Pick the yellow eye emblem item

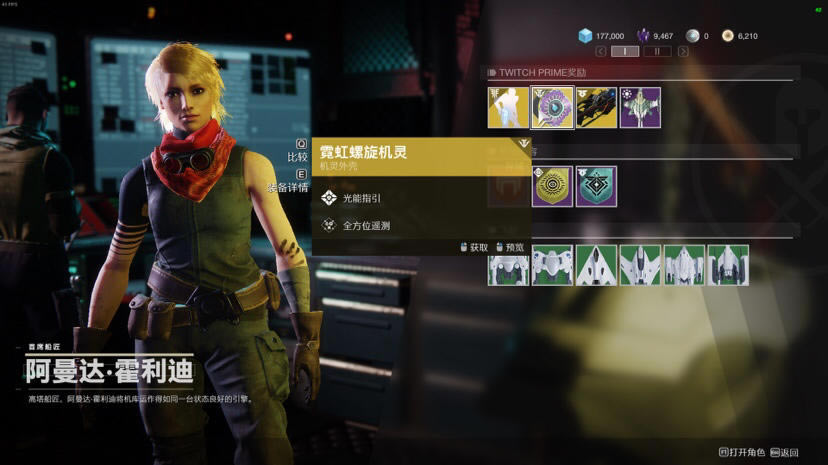pyautogui.click(x=552, y=187)
